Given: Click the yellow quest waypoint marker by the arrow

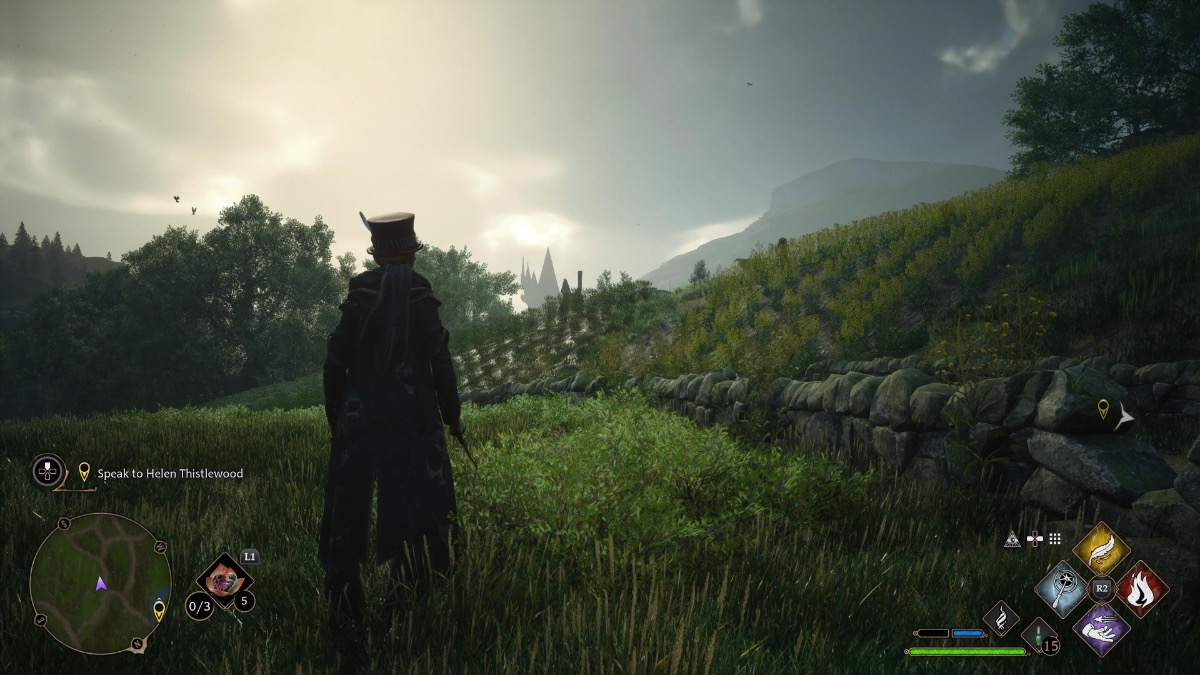Looking at the screenshot, I should [x=1103, y=408].
